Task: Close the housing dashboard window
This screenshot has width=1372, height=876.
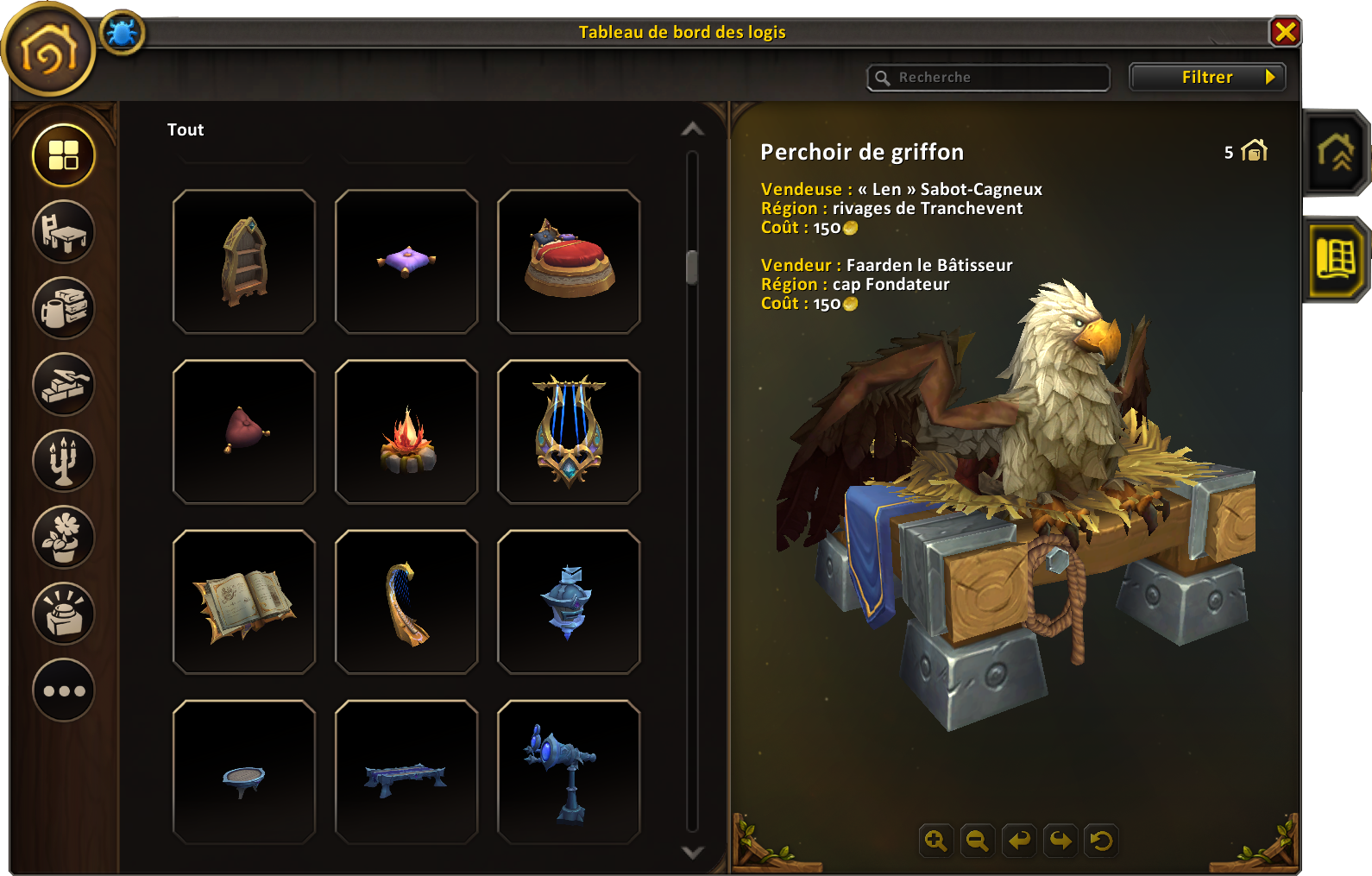Action: point(1285,32)
